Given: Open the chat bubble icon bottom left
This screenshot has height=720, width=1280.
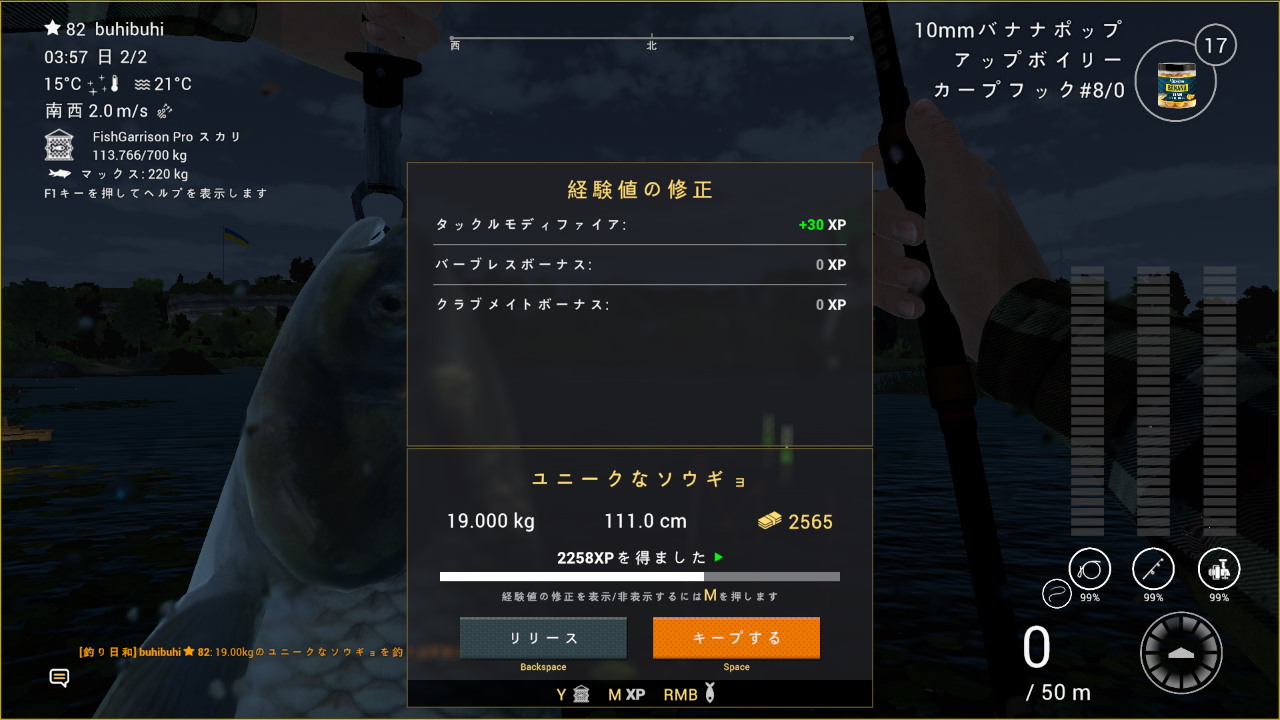Looking at the screenshot, I should pyautogui.click(x=60, y=678).
